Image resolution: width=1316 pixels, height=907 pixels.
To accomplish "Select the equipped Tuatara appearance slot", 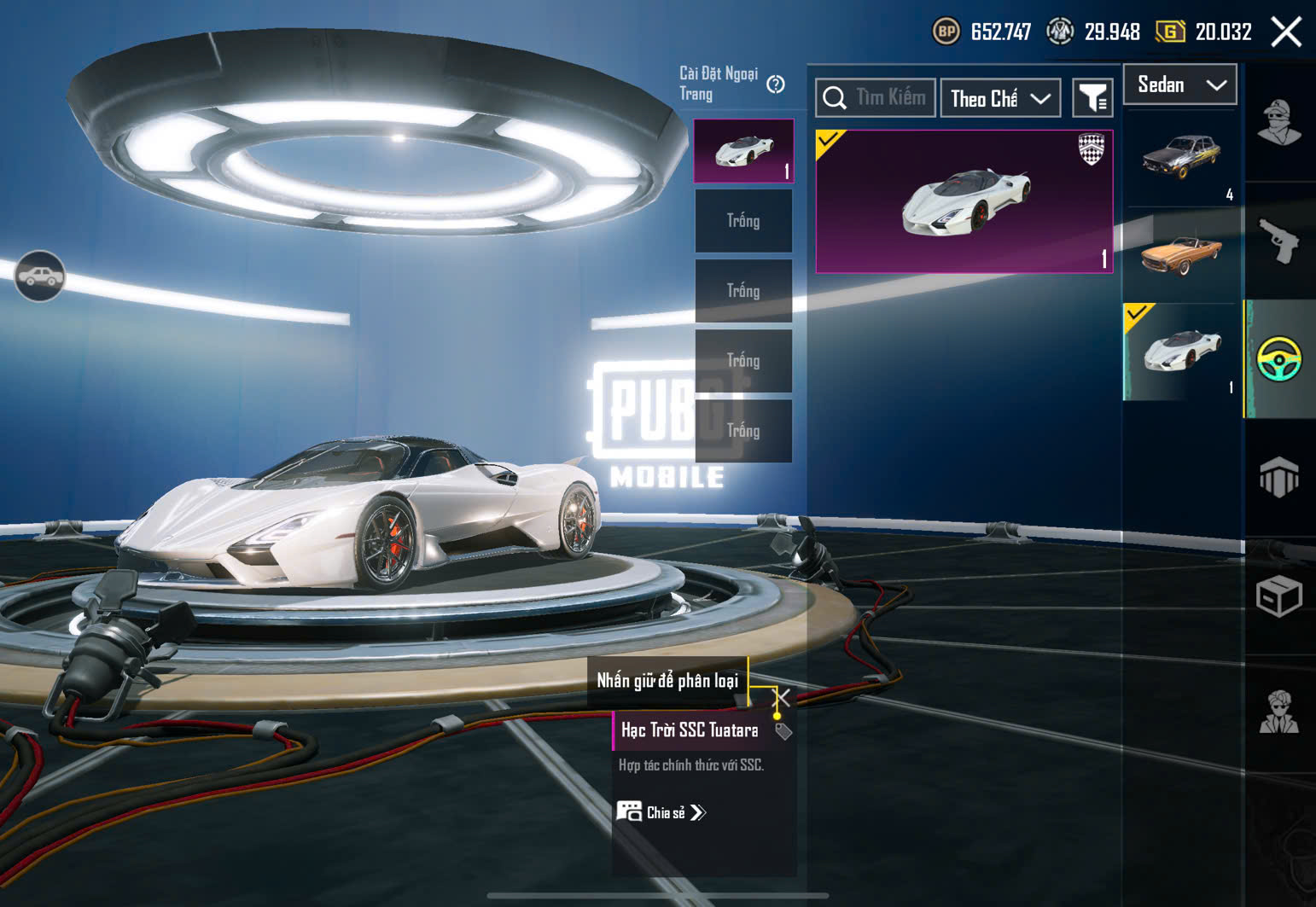I will coord(743,151).
